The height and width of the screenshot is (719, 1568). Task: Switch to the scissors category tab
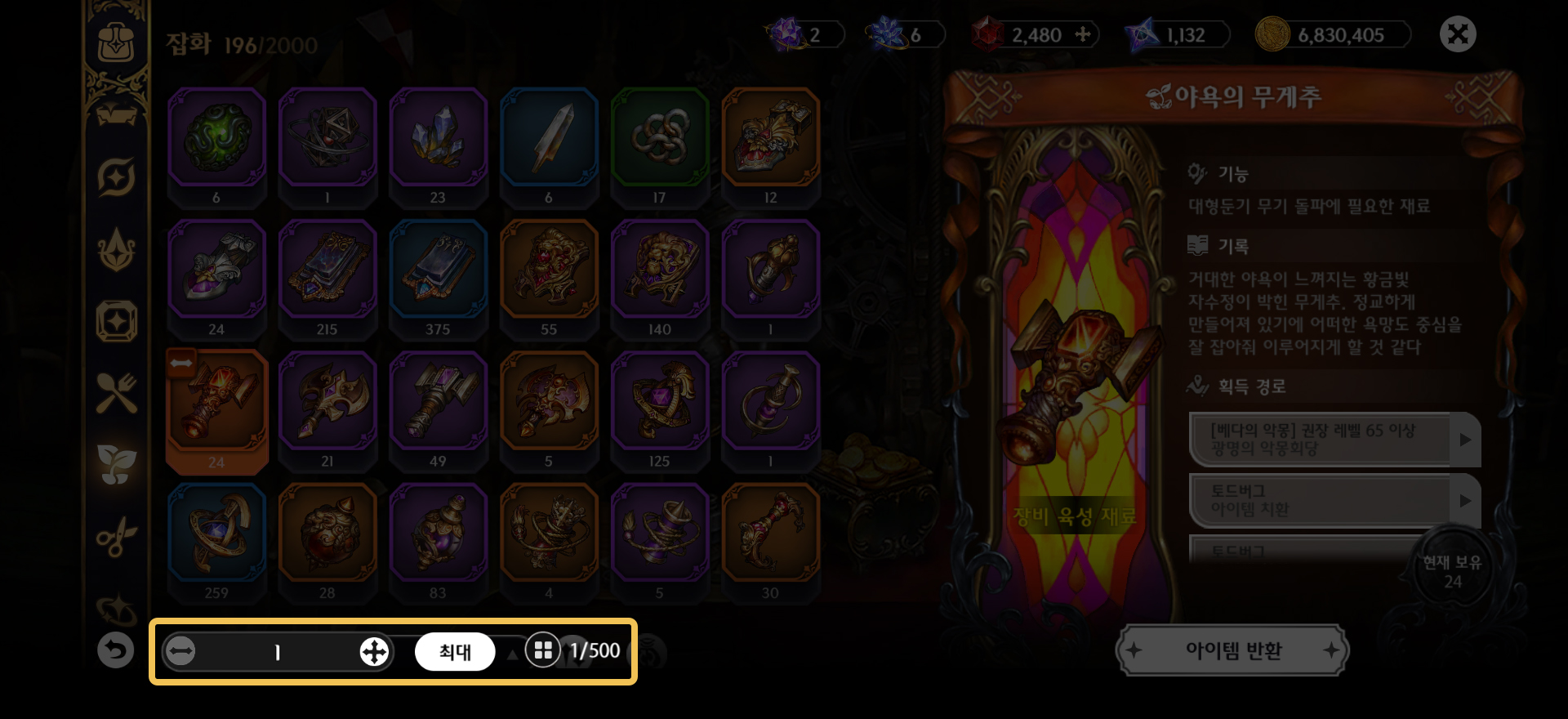116,537
